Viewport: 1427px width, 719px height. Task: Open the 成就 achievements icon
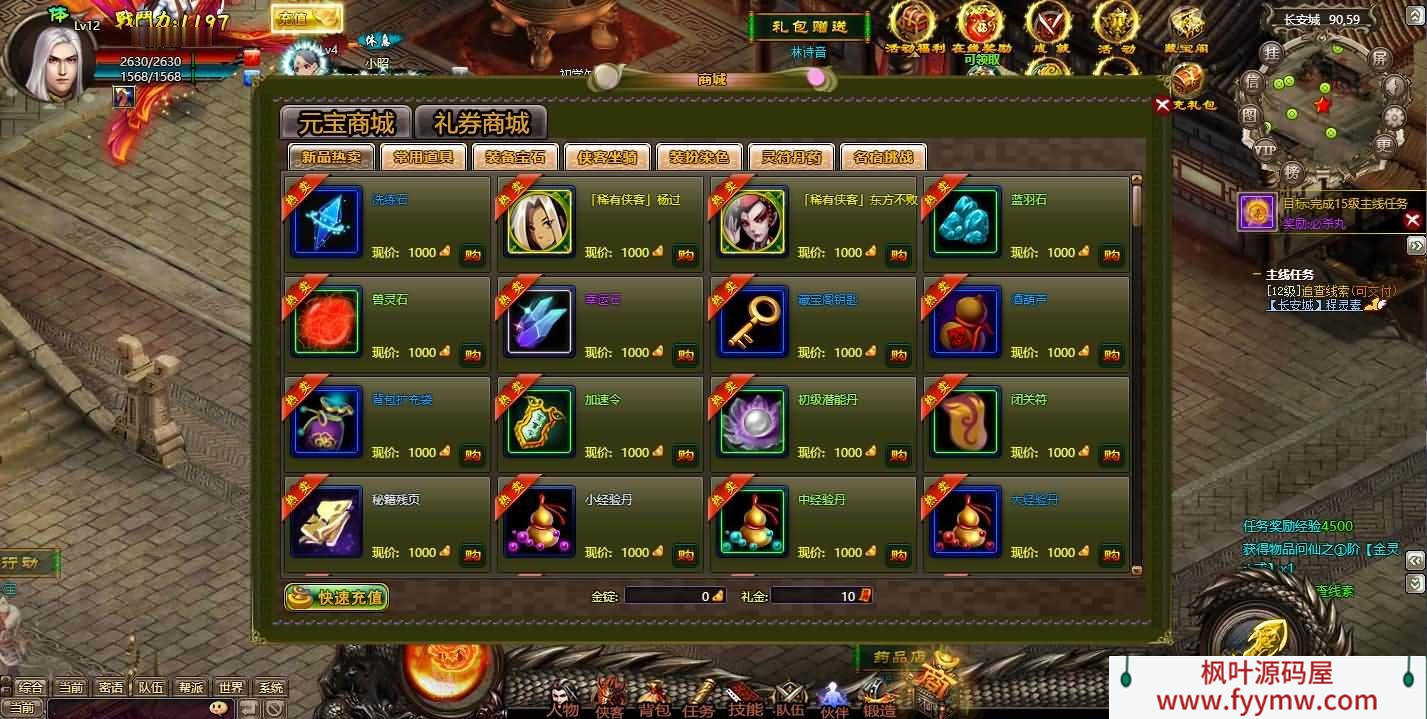(1048, 24)
